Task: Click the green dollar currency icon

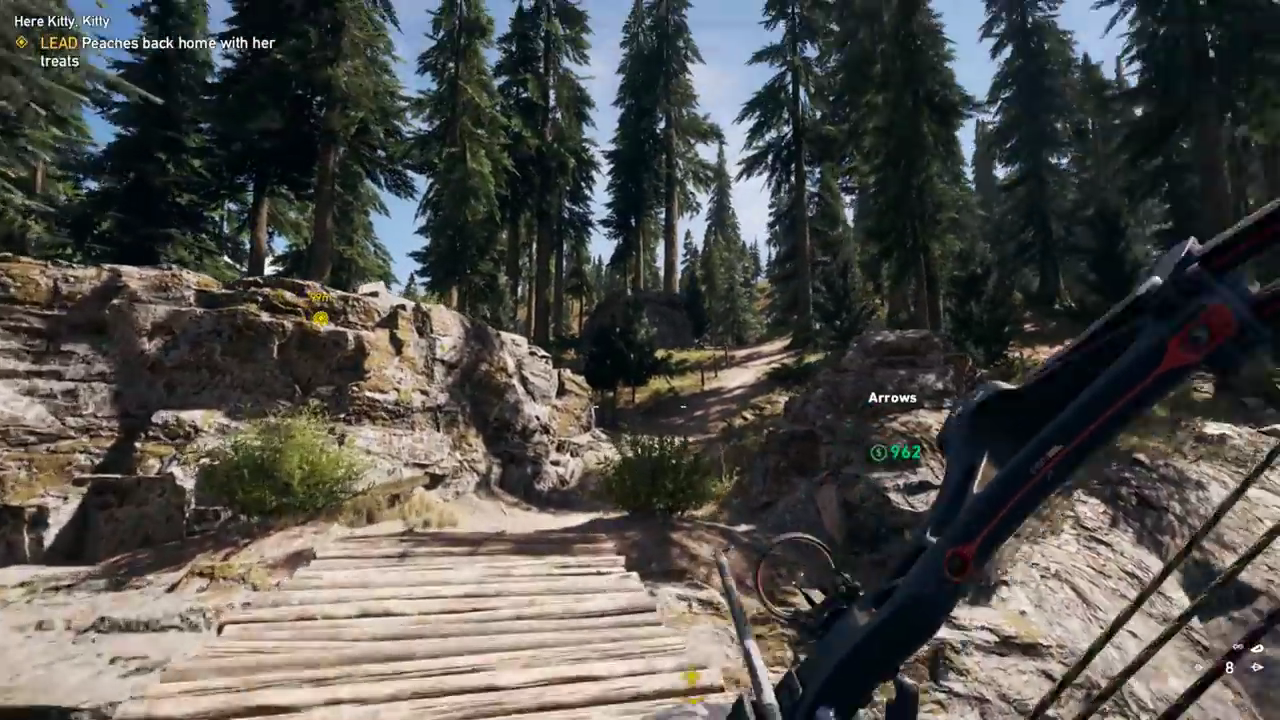Action: [877, 453]
